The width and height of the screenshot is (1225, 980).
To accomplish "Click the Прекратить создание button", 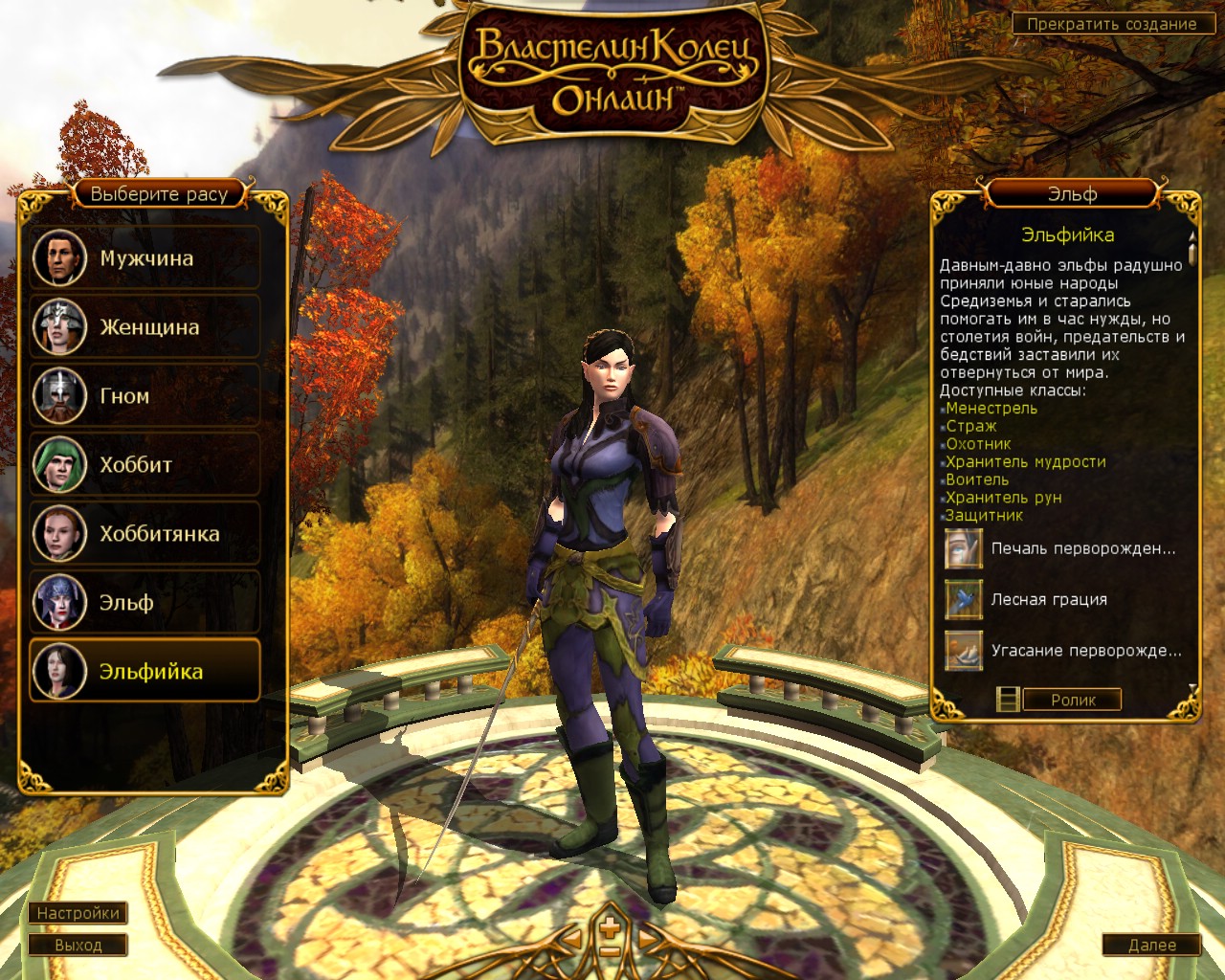I will 1111,24.
